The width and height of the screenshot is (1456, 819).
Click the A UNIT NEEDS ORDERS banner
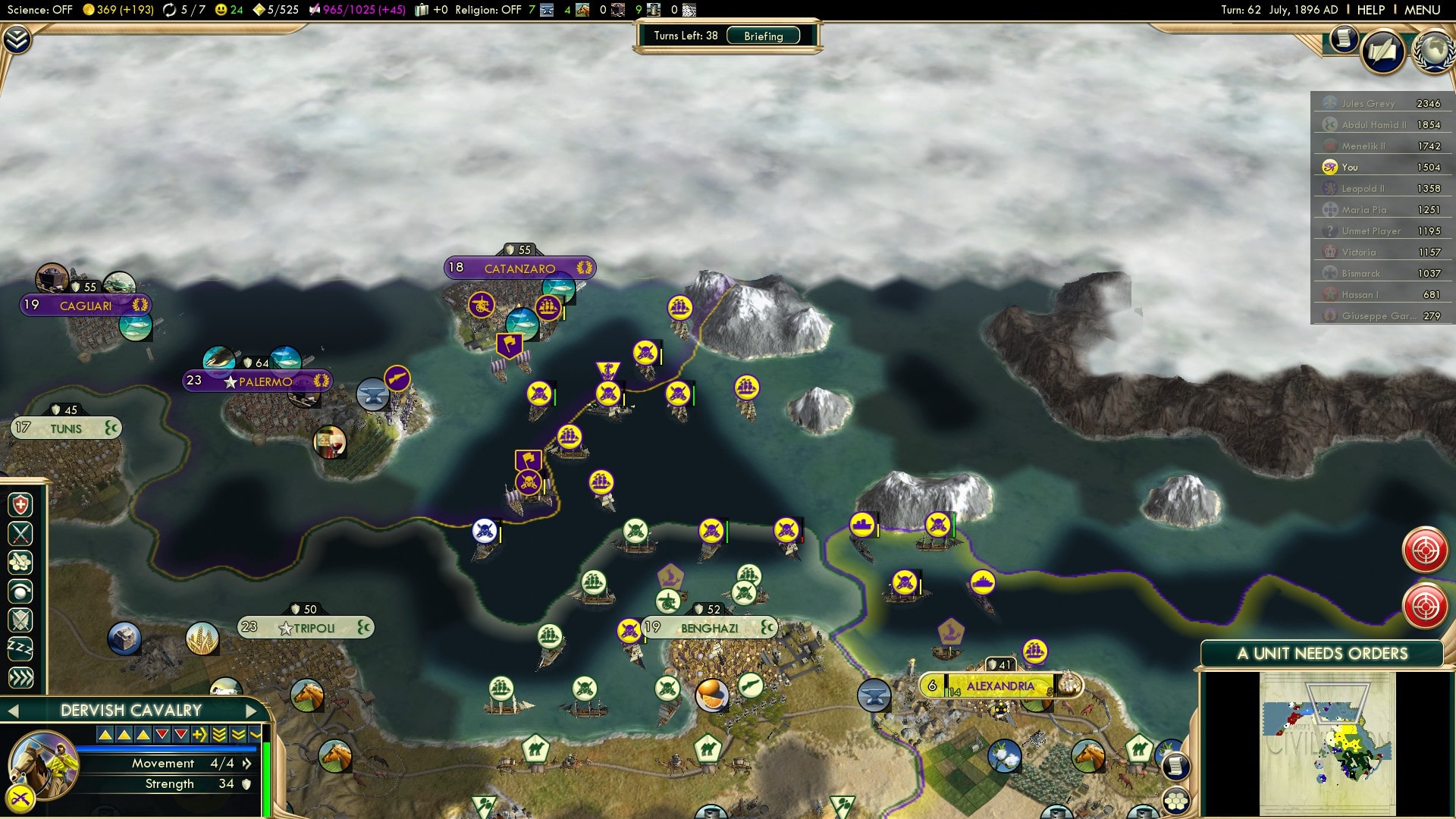click(x=1323, y=653)
